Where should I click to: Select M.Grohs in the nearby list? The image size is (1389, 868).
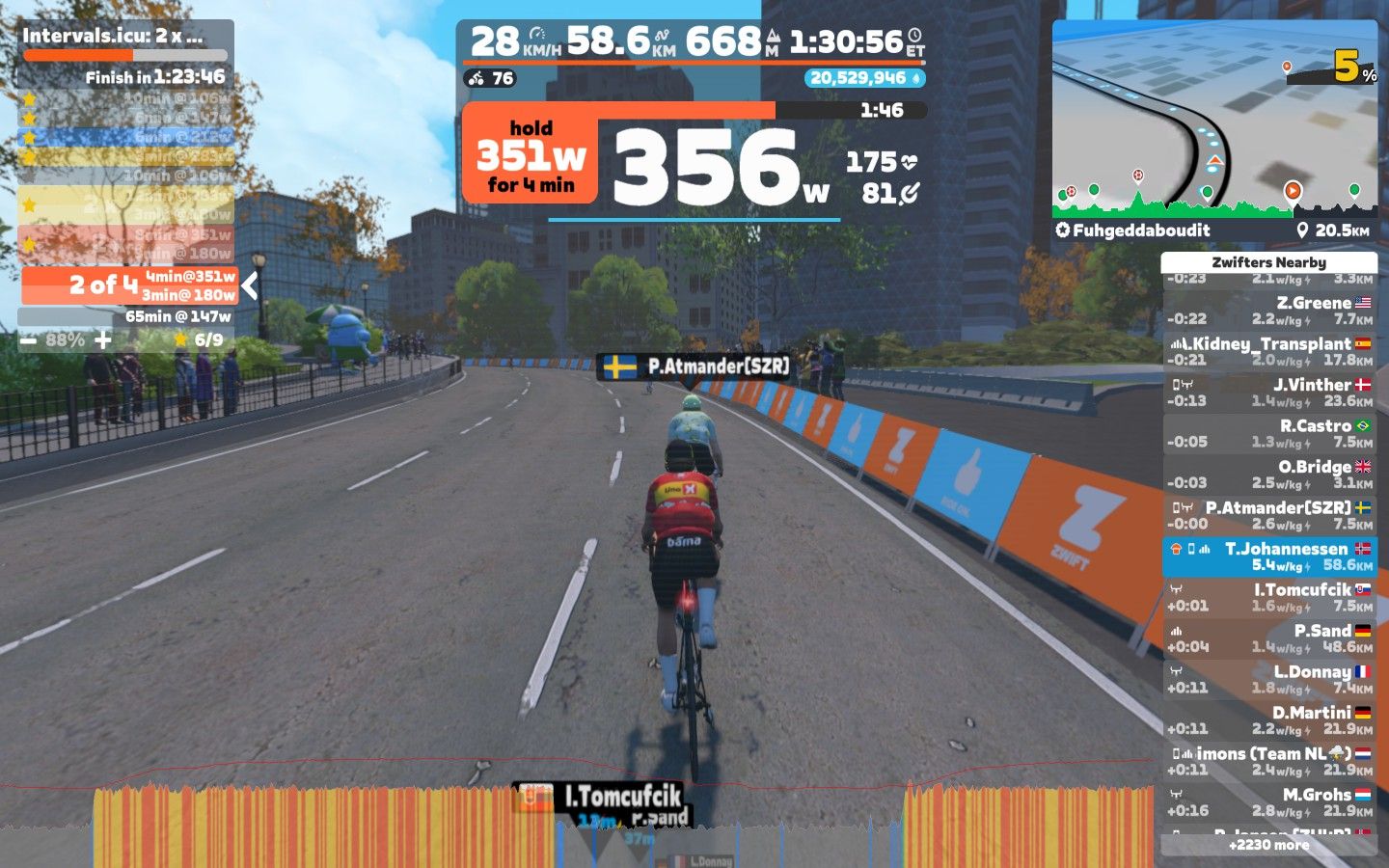1269,802
